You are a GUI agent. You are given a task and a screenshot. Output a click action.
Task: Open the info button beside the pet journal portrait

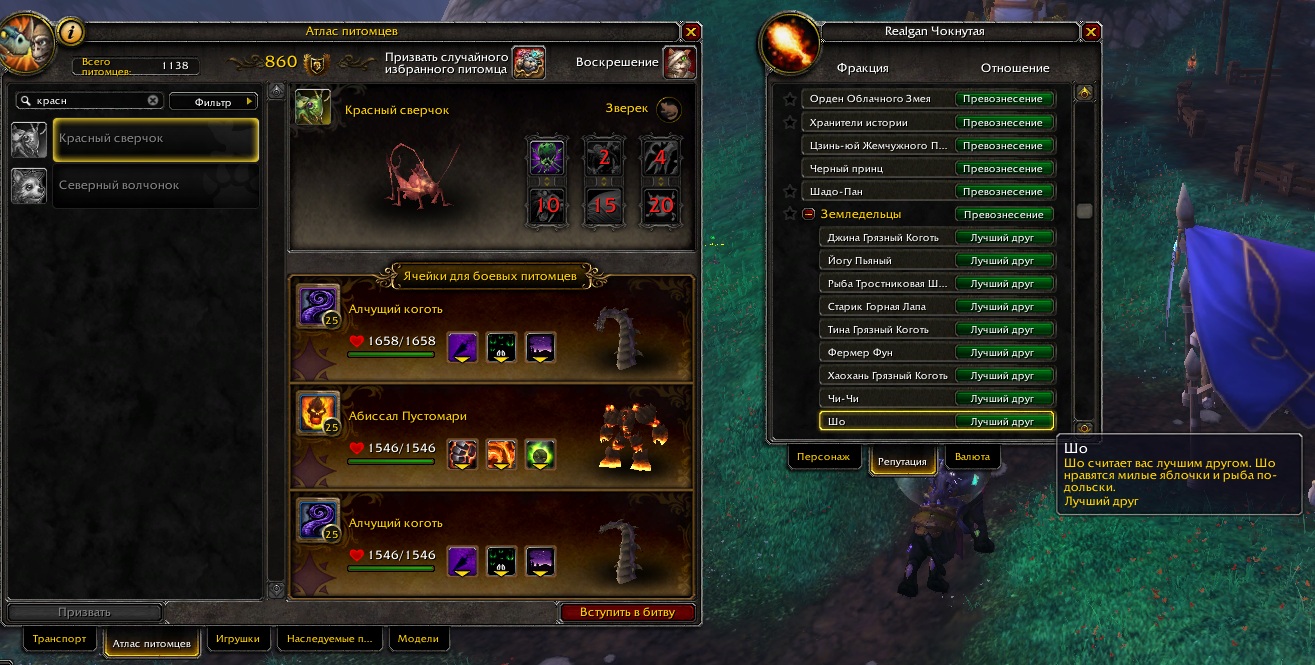click(x=71, y=32)
